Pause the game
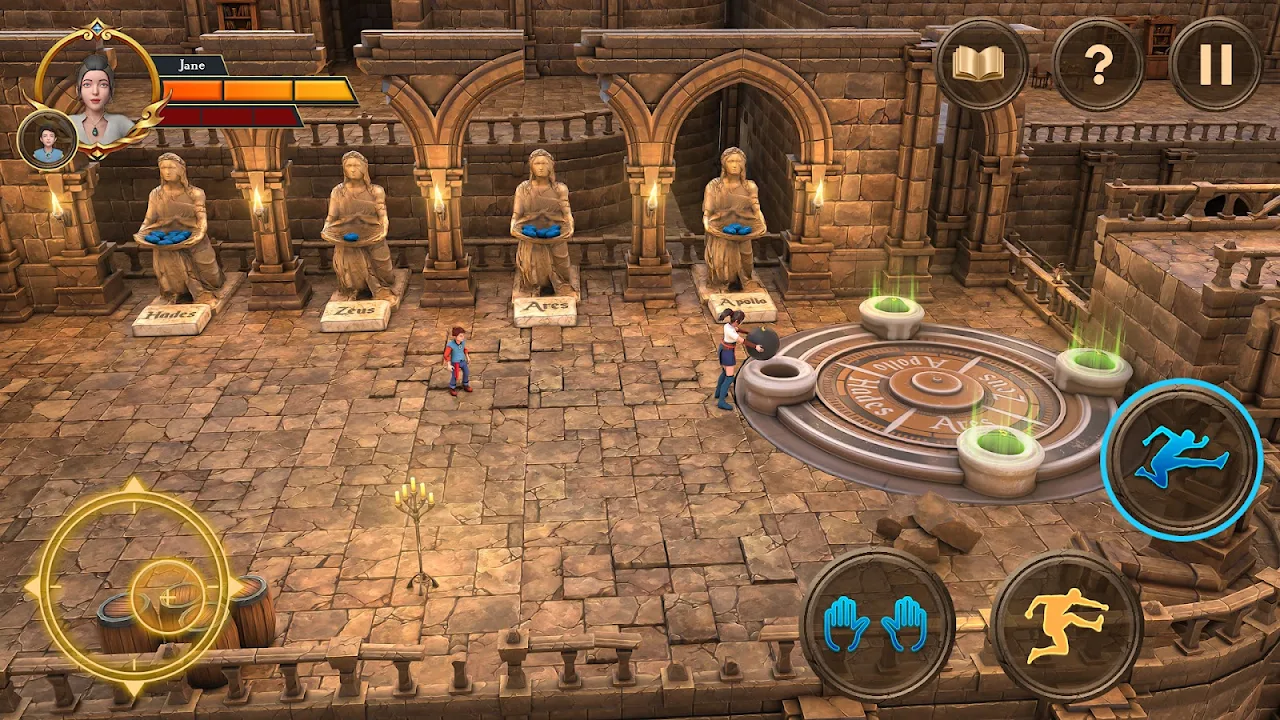Viewport: 1280px width, 720px height. point(1215,64)
